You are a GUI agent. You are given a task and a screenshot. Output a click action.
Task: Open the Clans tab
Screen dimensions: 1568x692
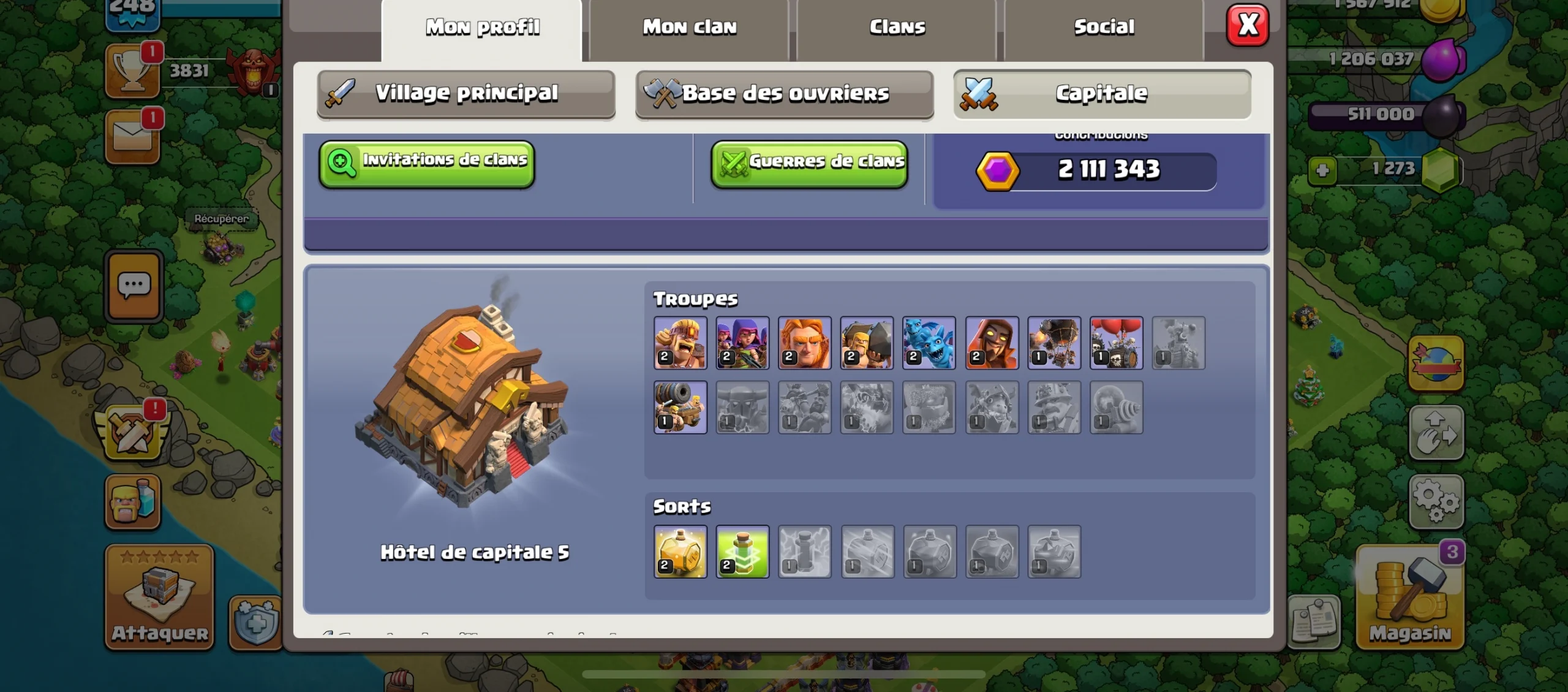pyautogui.click(x=897, y=28)
